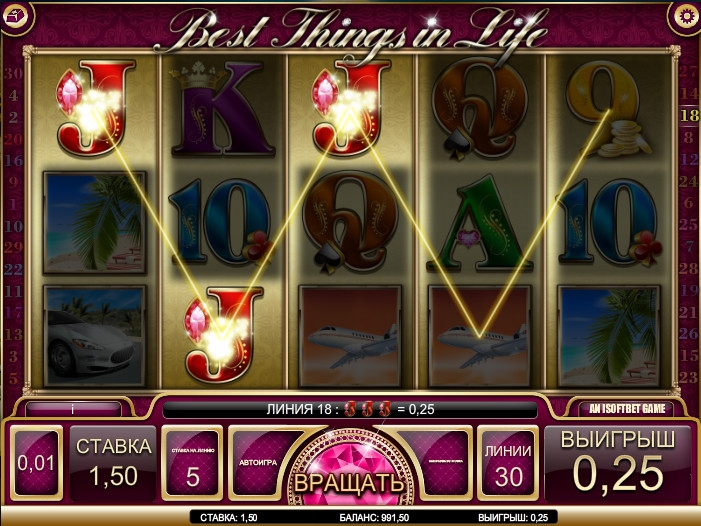The width and height of the screenshot is (701, 526).
Task: Spin the reels with the ВРАЩАТЬ button
Action: click(x=349, y=478)
